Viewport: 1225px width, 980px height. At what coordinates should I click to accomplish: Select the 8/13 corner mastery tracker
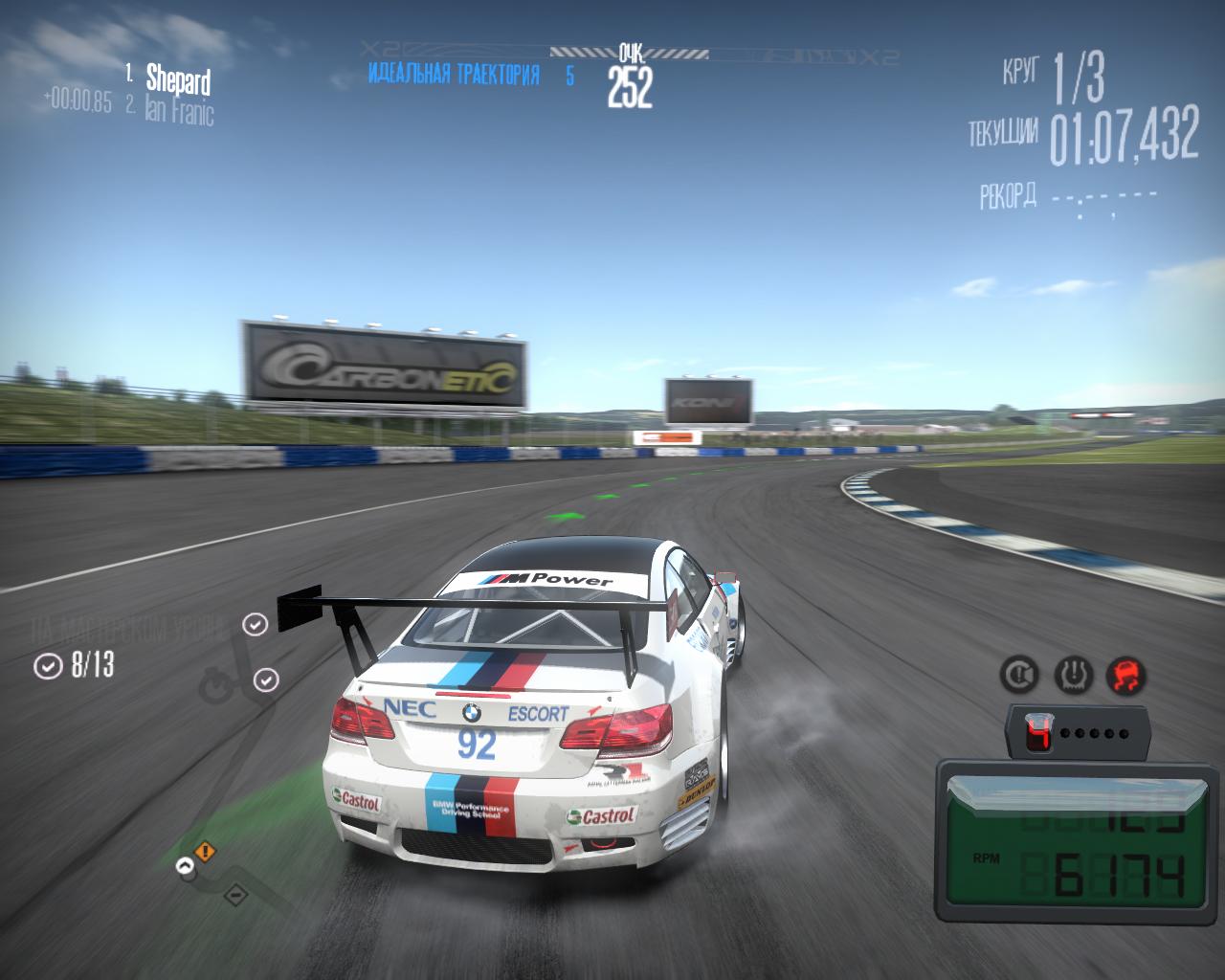(75, 665)
